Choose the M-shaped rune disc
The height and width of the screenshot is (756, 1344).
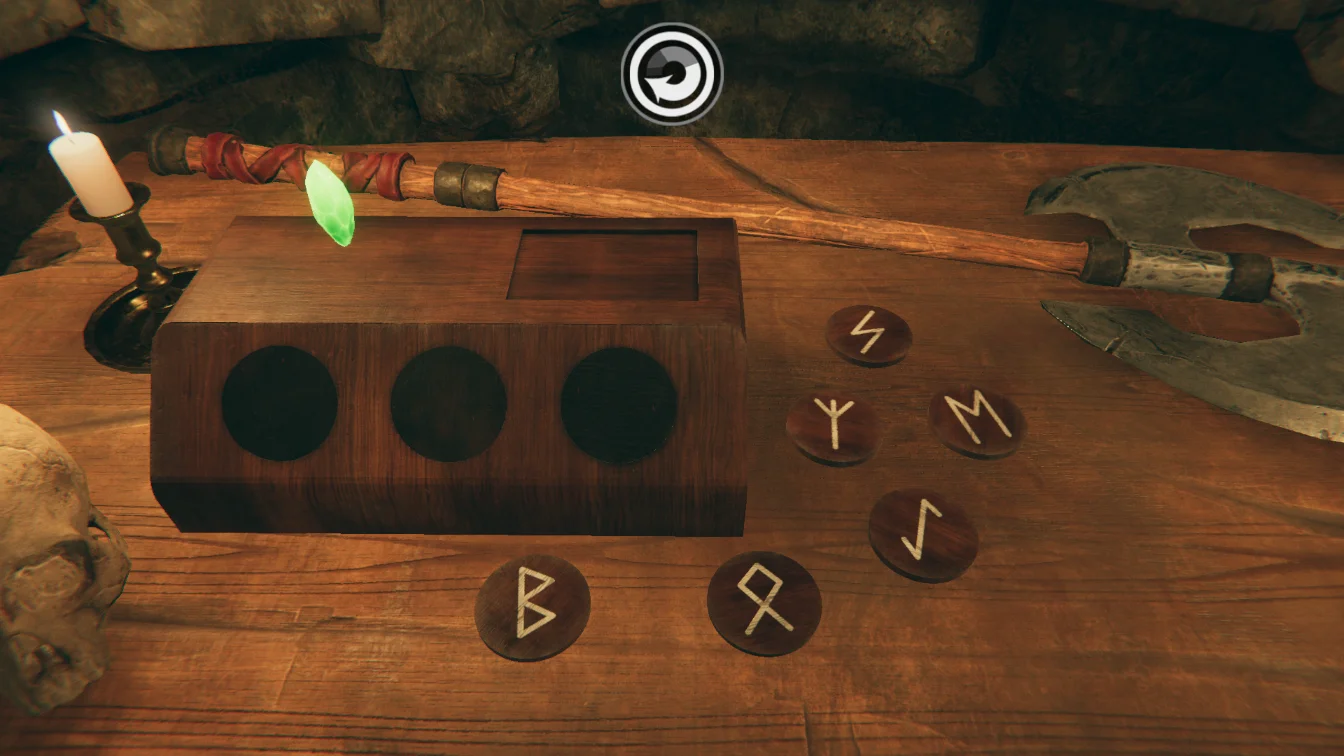click(x=977, y=421)
